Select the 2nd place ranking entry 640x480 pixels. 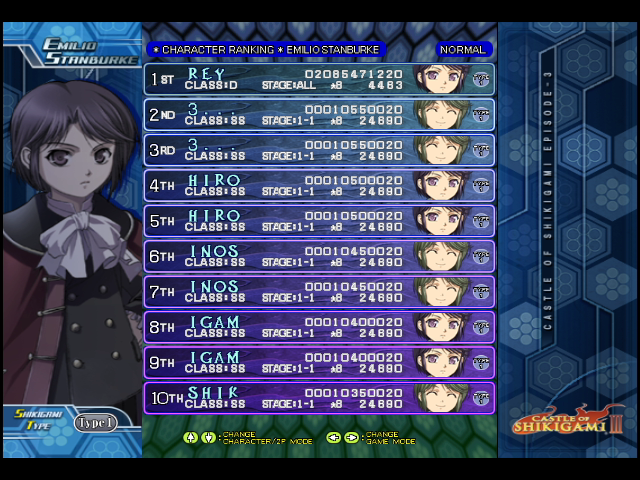pyautogui.click(x=320, y=114)
